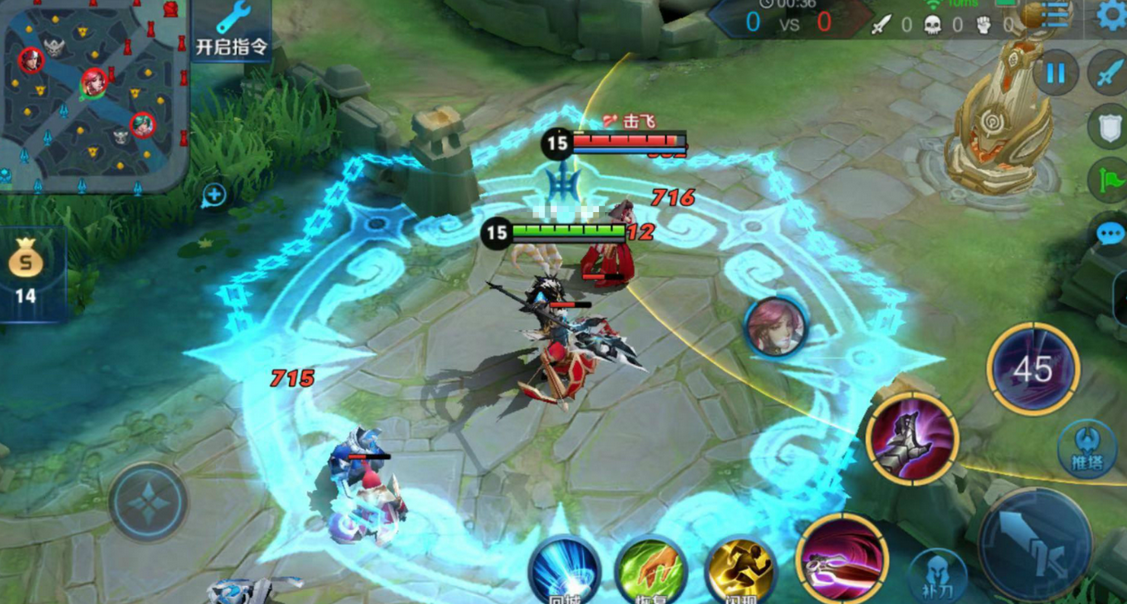
Task: Tap the 开启指令 wrench button
Action: point(232,30)
